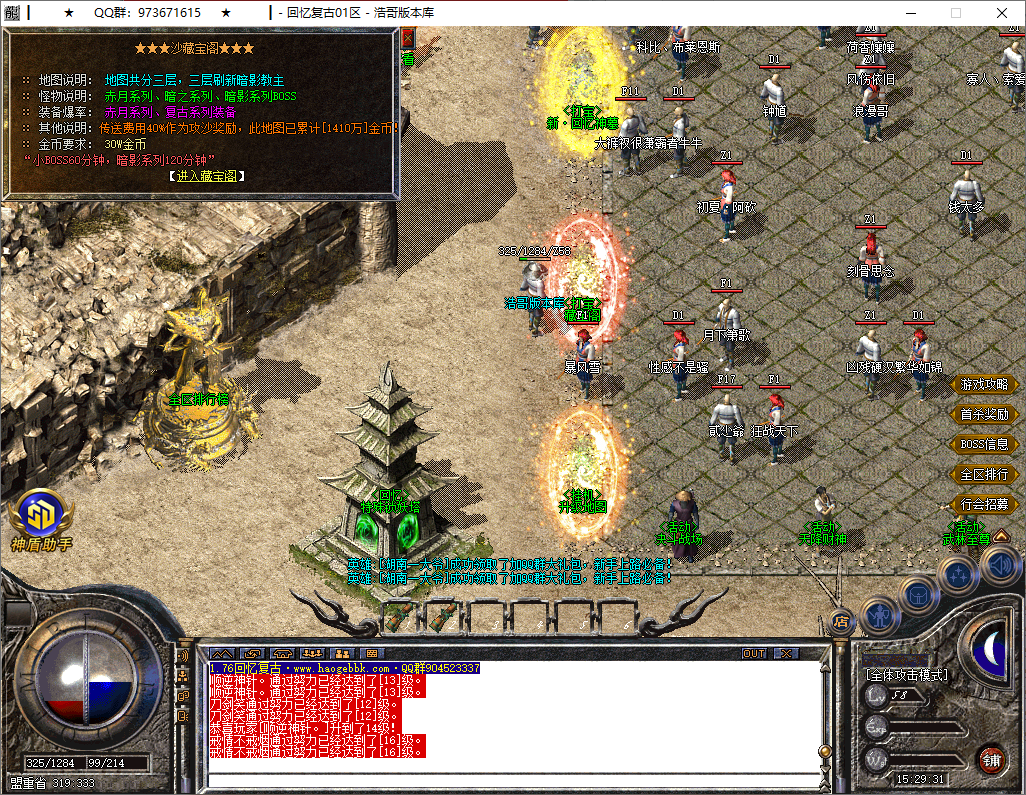Click the small 店 store icon
This screenshot has height=795, width=1026.
pyautogui.click(x=840, y=621)
